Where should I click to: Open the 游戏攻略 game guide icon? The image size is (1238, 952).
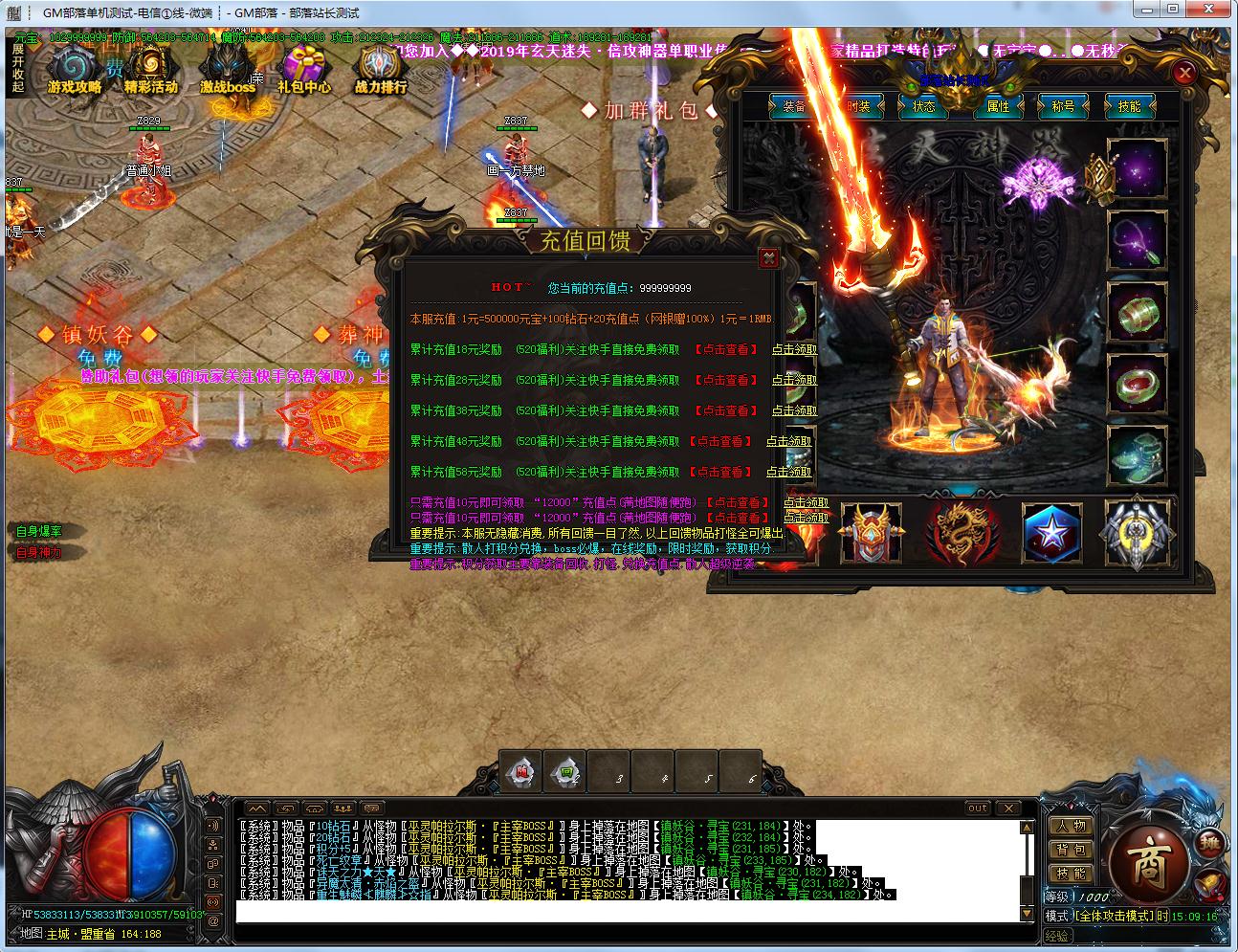75,70
